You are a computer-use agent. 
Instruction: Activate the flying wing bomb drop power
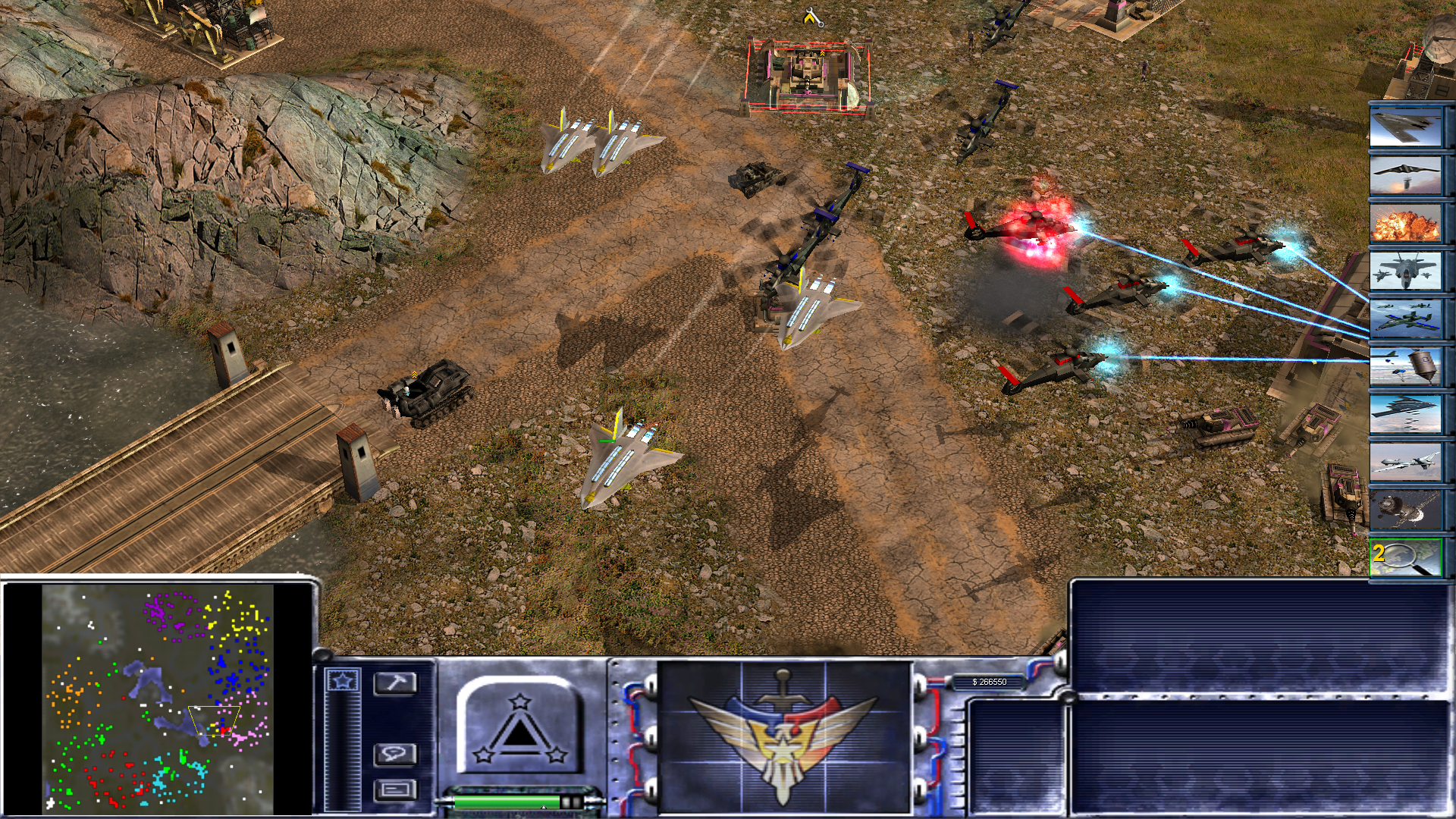click(1405, 174)
